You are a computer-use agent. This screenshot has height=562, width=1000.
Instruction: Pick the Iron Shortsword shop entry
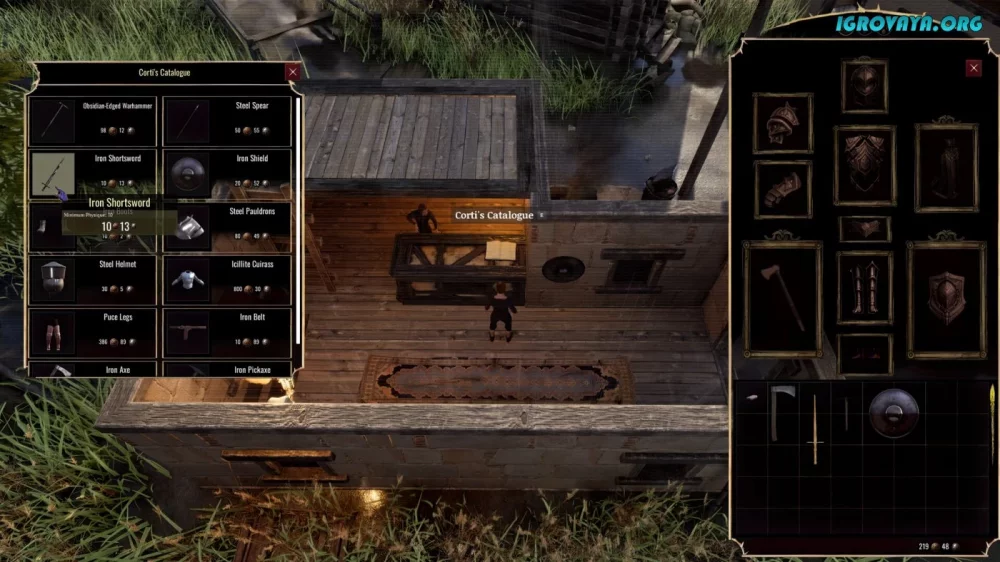pyautogui.click(x=93, y=173)
